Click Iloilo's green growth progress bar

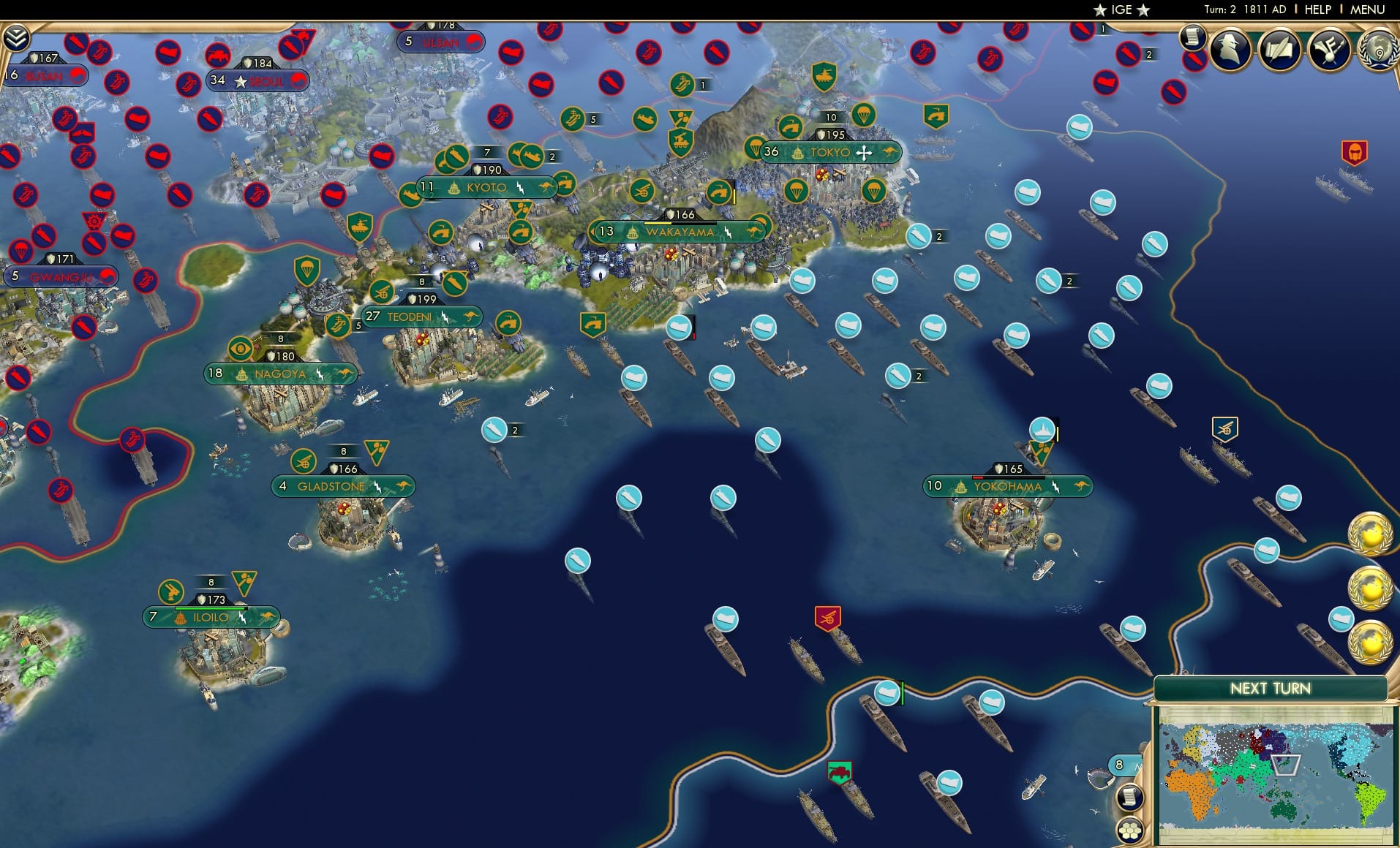(212, 609)
